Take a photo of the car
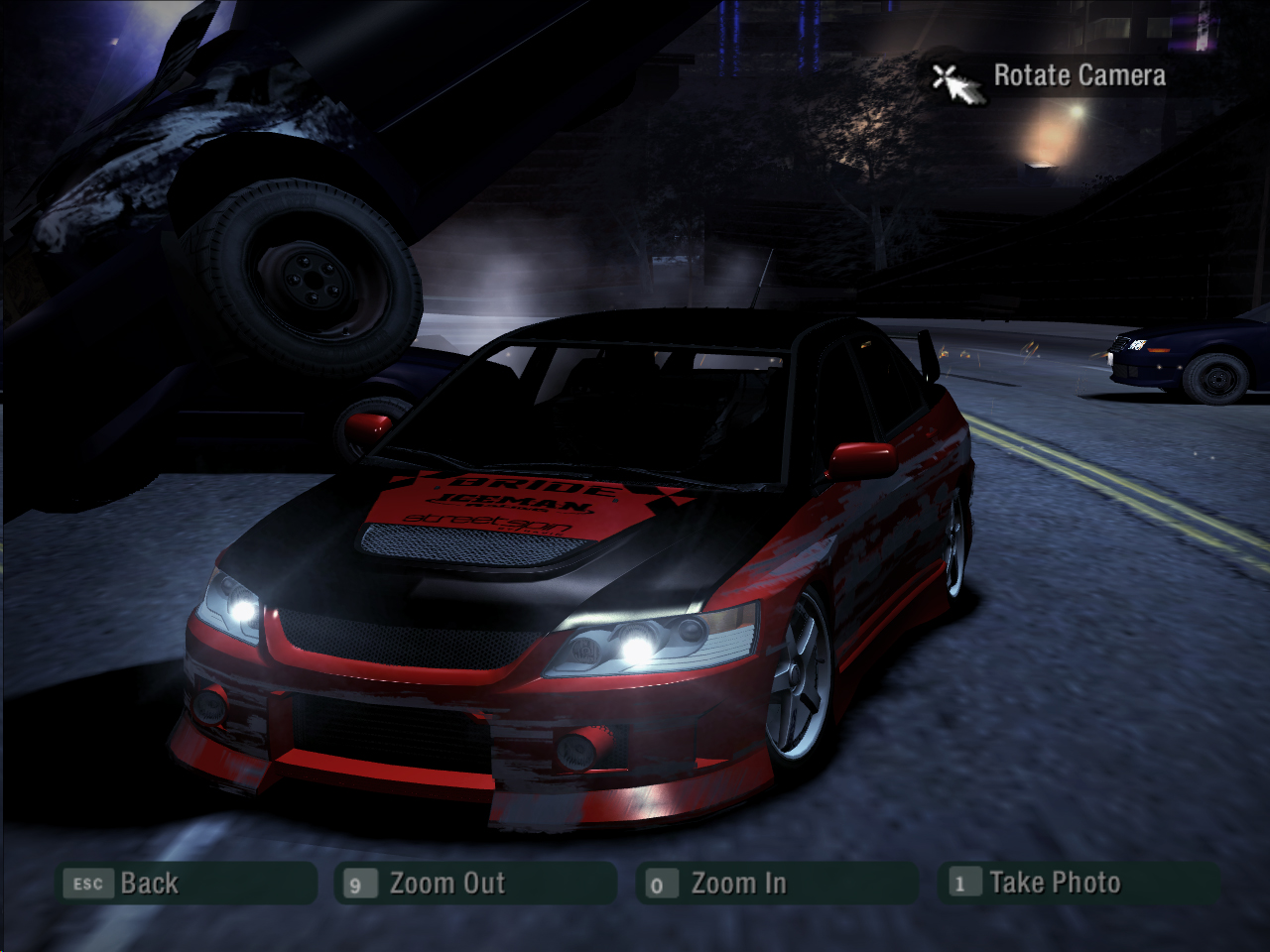Screen dimensions: 1270x952 pyautogui.click(x=1079, y=883)
